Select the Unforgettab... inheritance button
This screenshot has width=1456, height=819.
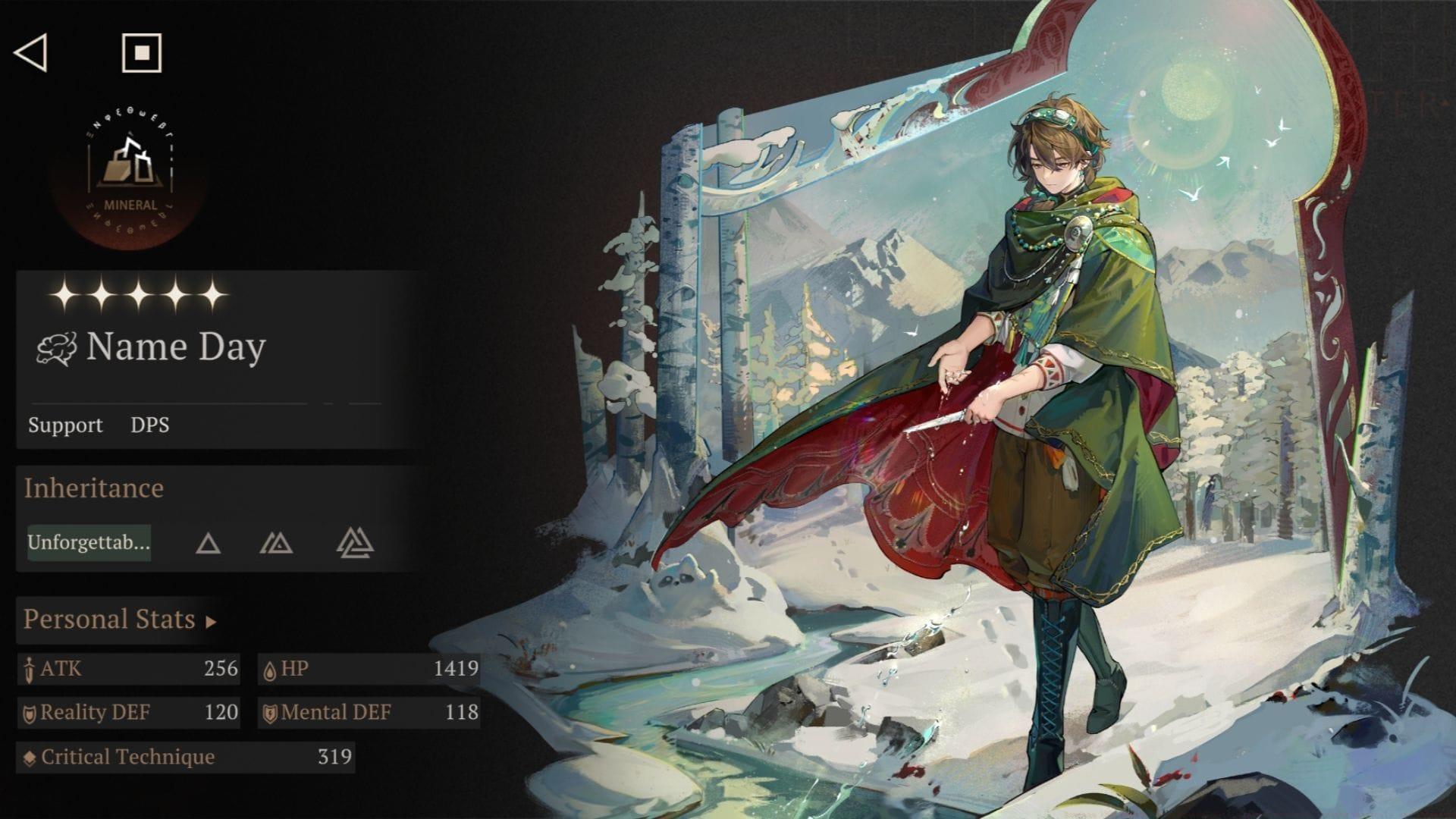(x=89, y=543)
